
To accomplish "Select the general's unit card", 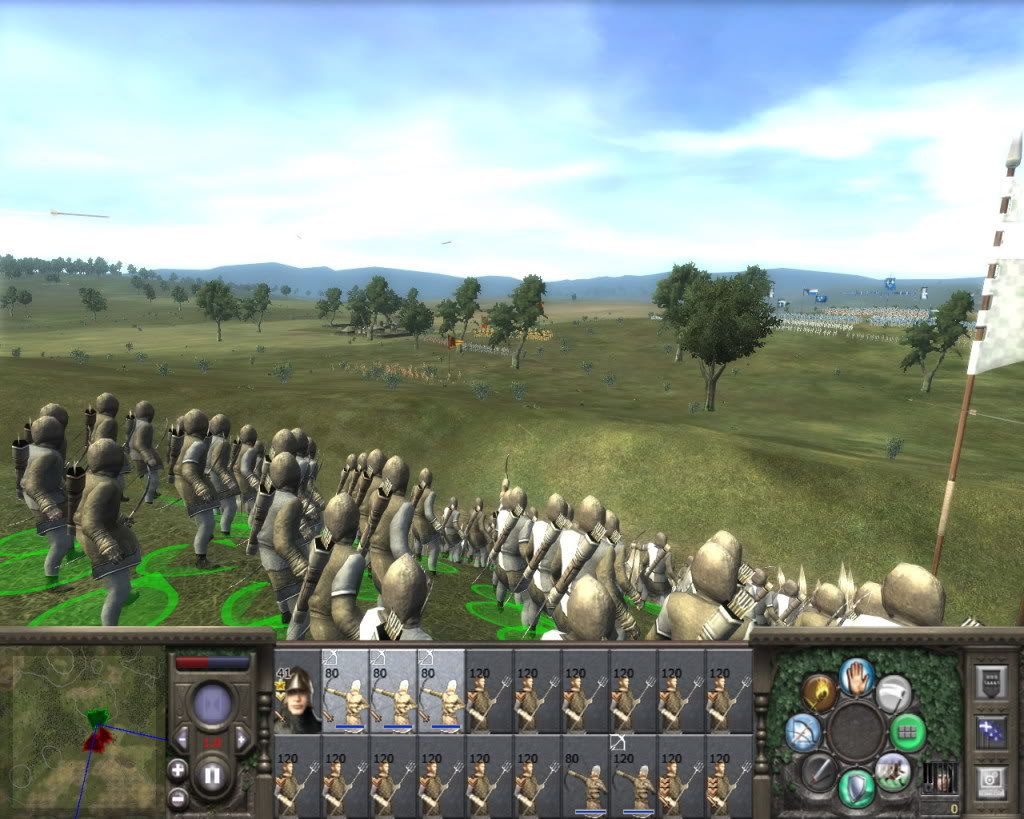I will (297, 692).
